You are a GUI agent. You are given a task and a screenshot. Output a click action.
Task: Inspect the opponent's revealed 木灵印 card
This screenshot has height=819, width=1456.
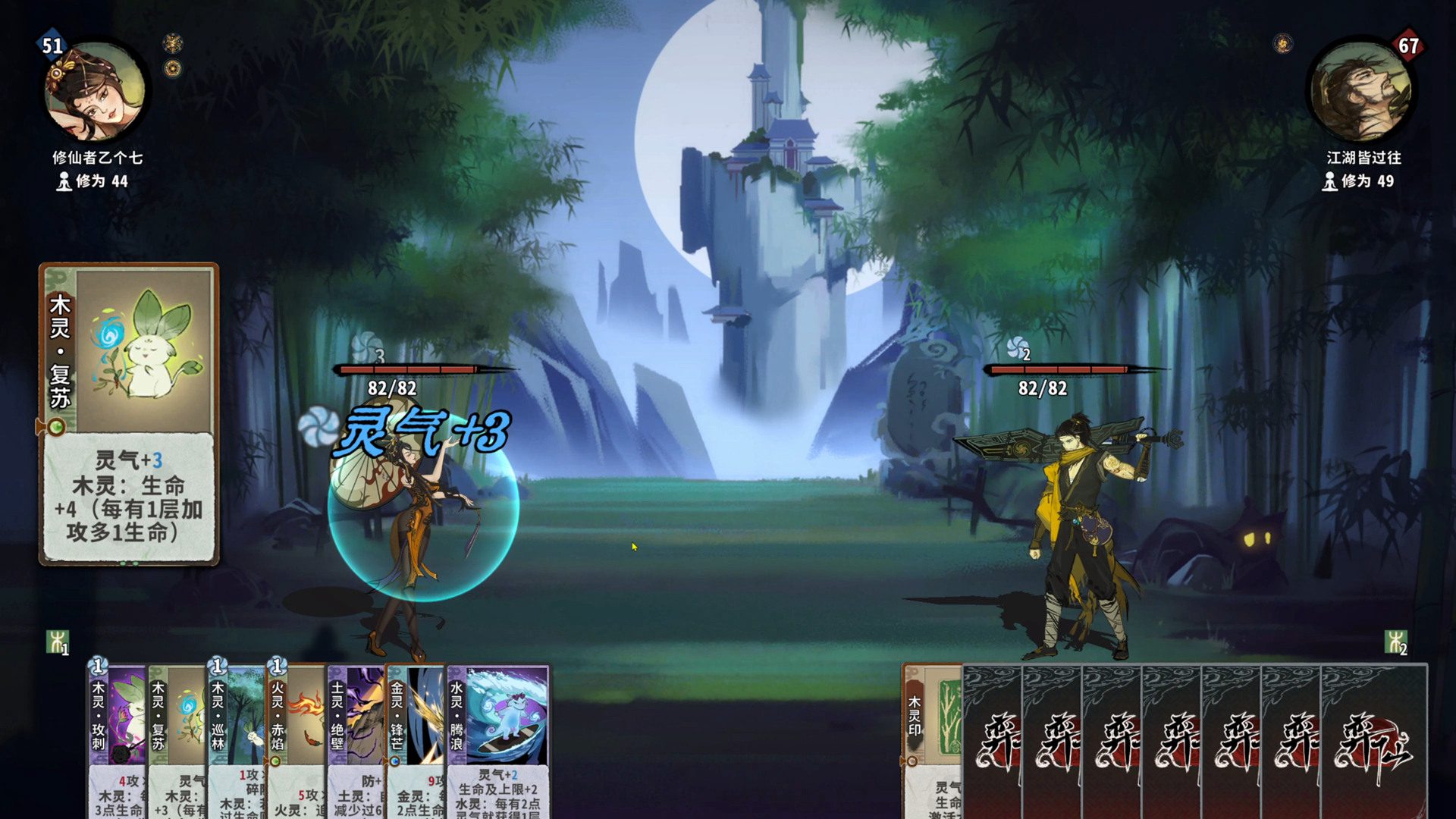(x=932, y=739)
